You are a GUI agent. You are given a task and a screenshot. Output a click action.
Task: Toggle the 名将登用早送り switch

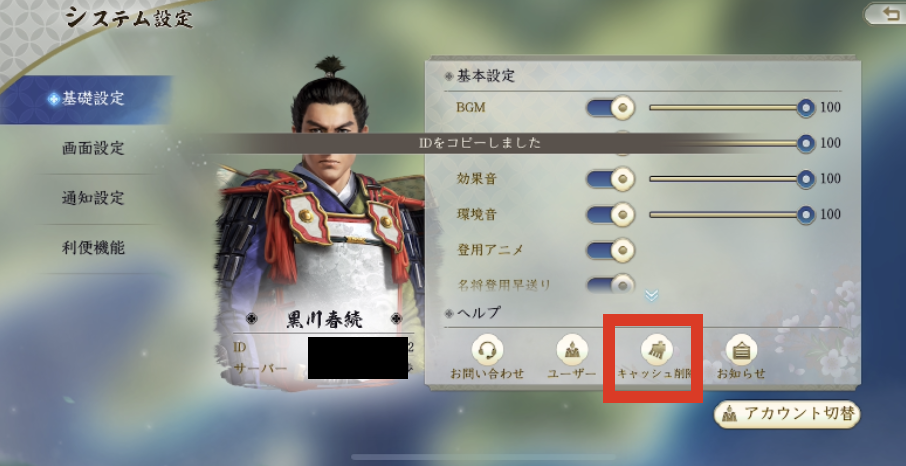coord(611,284)
